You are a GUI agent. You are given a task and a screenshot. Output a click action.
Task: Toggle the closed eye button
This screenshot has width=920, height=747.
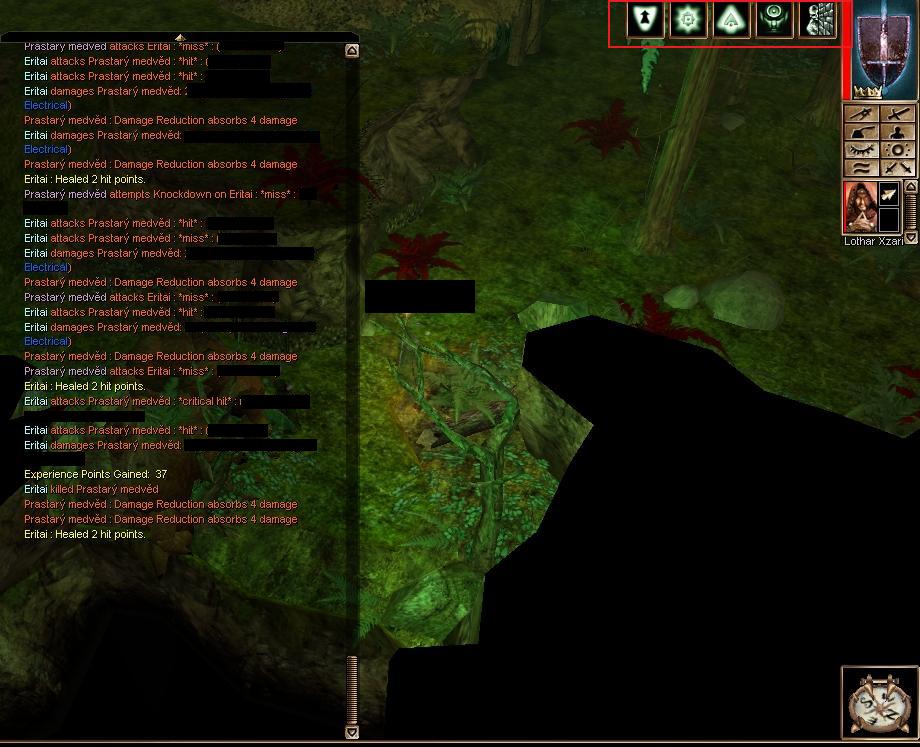coord(862,150)
